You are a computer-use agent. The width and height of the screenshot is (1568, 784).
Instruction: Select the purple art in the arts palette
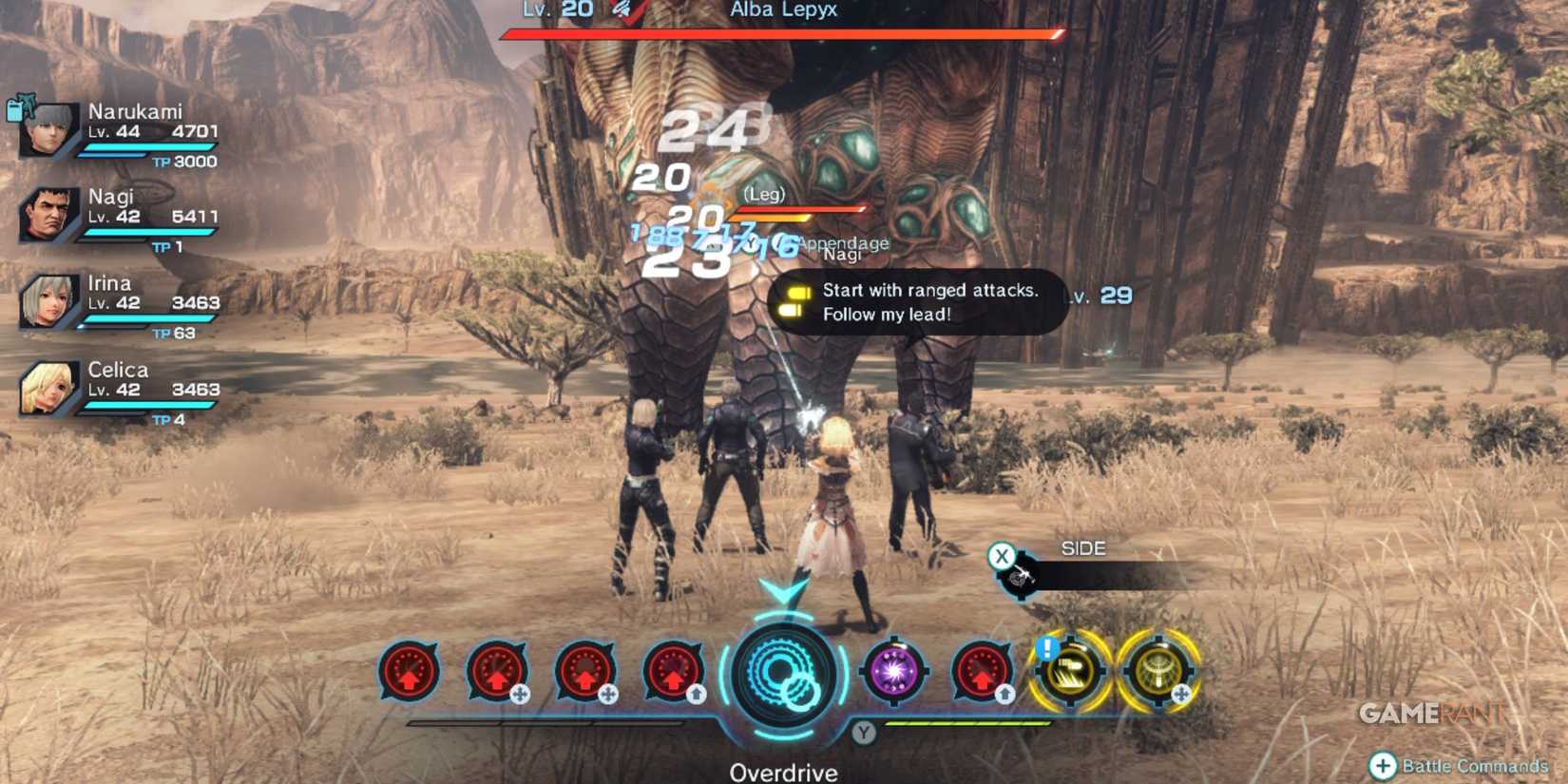(893, 672)
